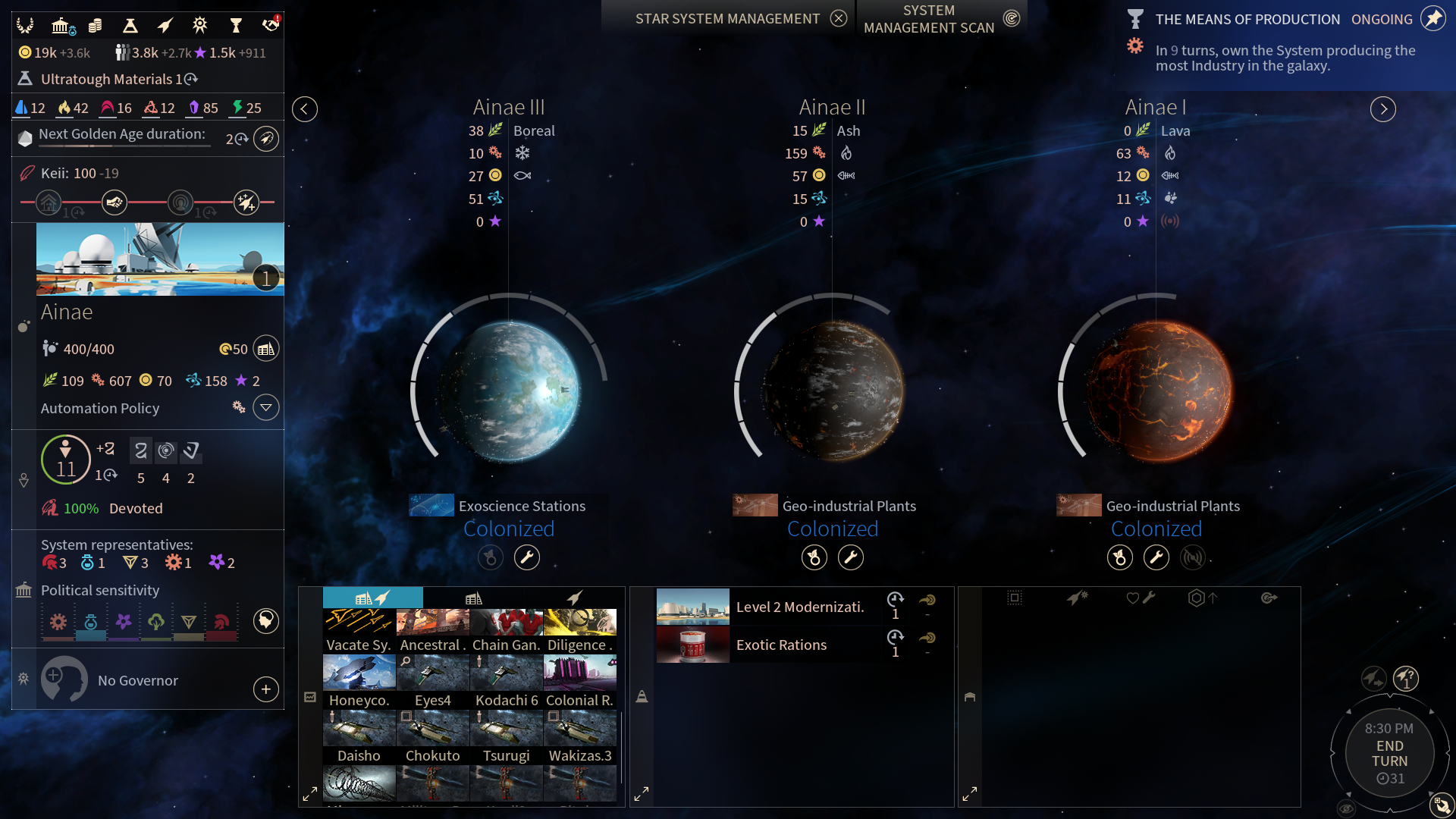Screen dimensions: 1456x819
Task: Open the system buyout button next to 50 dust
Action: pyautogui.click(x=265, y=349)
